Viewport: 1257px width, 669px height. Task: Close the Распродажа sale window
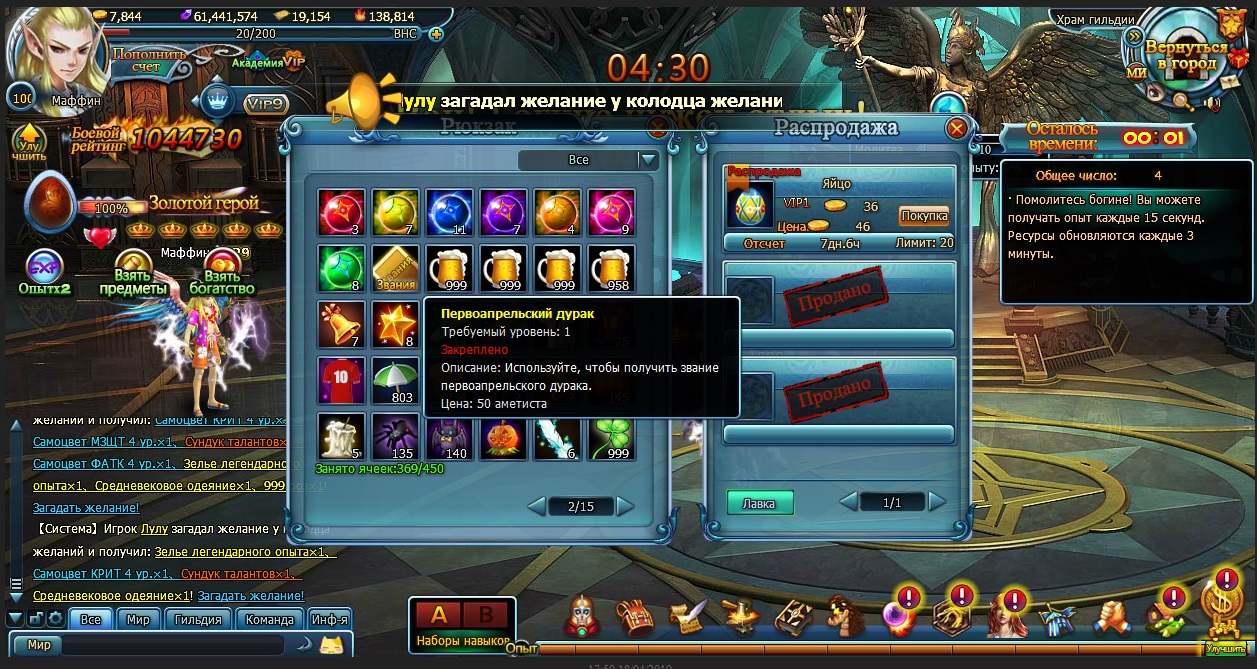tap(956, 129)
